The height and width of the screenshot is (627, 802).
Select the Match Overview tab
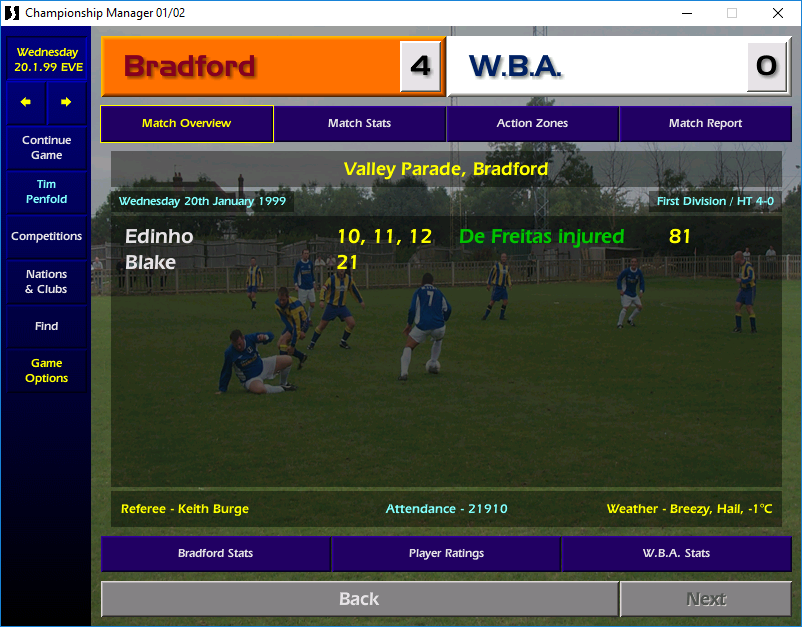point(186,124)
